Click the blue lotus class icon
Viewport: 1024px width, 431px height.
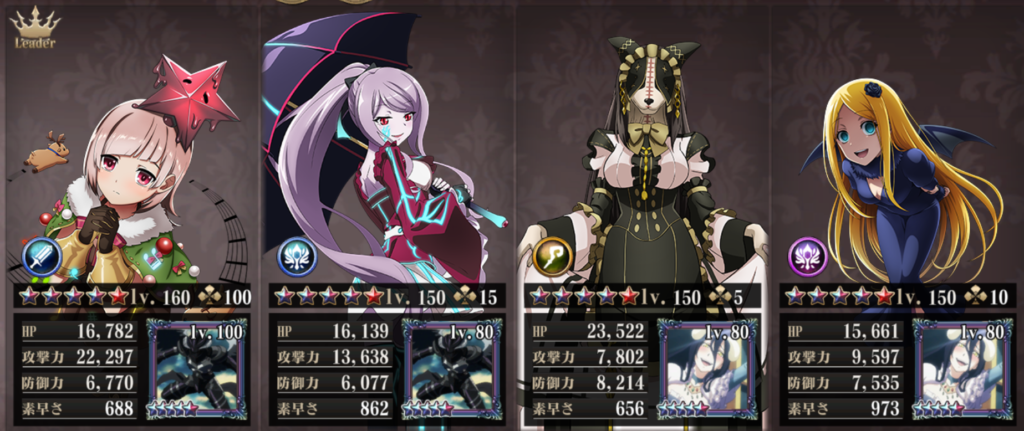click(x=297, y=258)
